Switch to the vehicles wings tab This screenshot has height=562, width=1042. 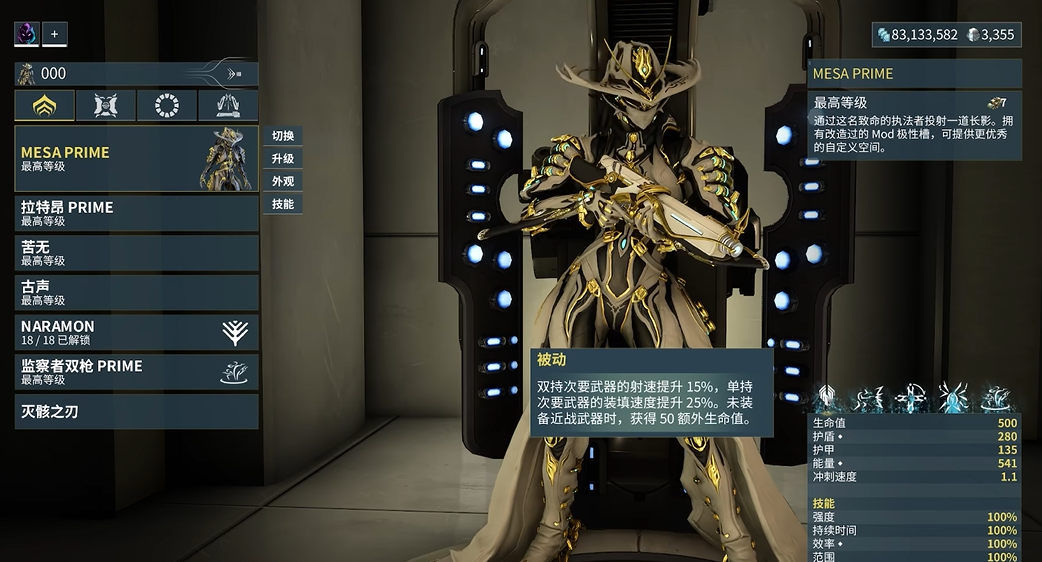point(228,105)
